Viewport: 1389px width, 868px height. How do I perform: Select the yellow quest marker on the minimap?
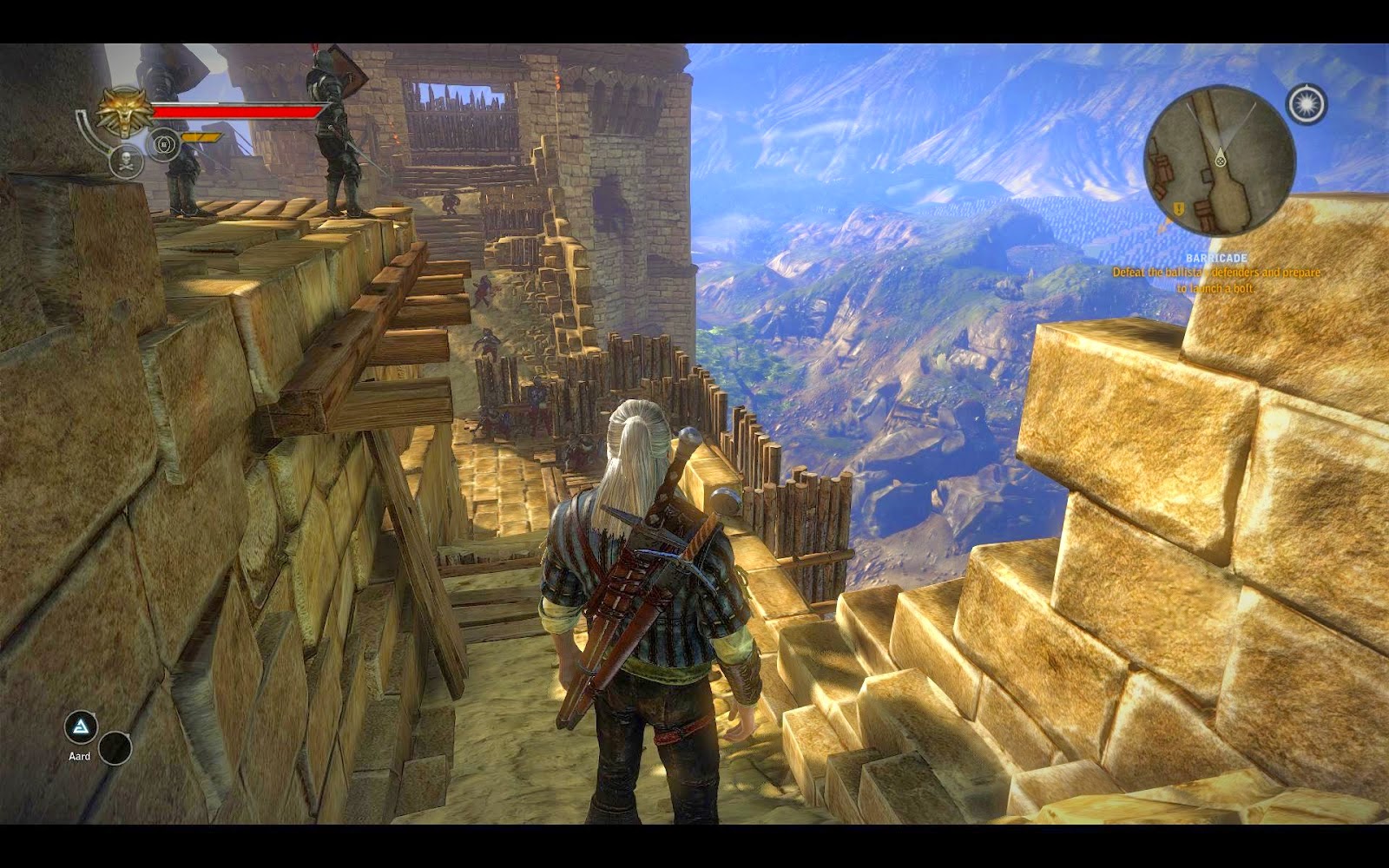point(1179,209)
